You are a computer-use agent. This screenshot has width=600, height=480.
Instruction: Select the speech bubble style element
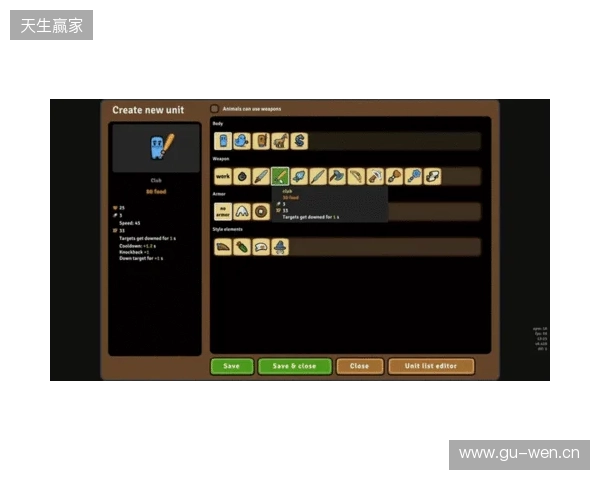point(261,246)
